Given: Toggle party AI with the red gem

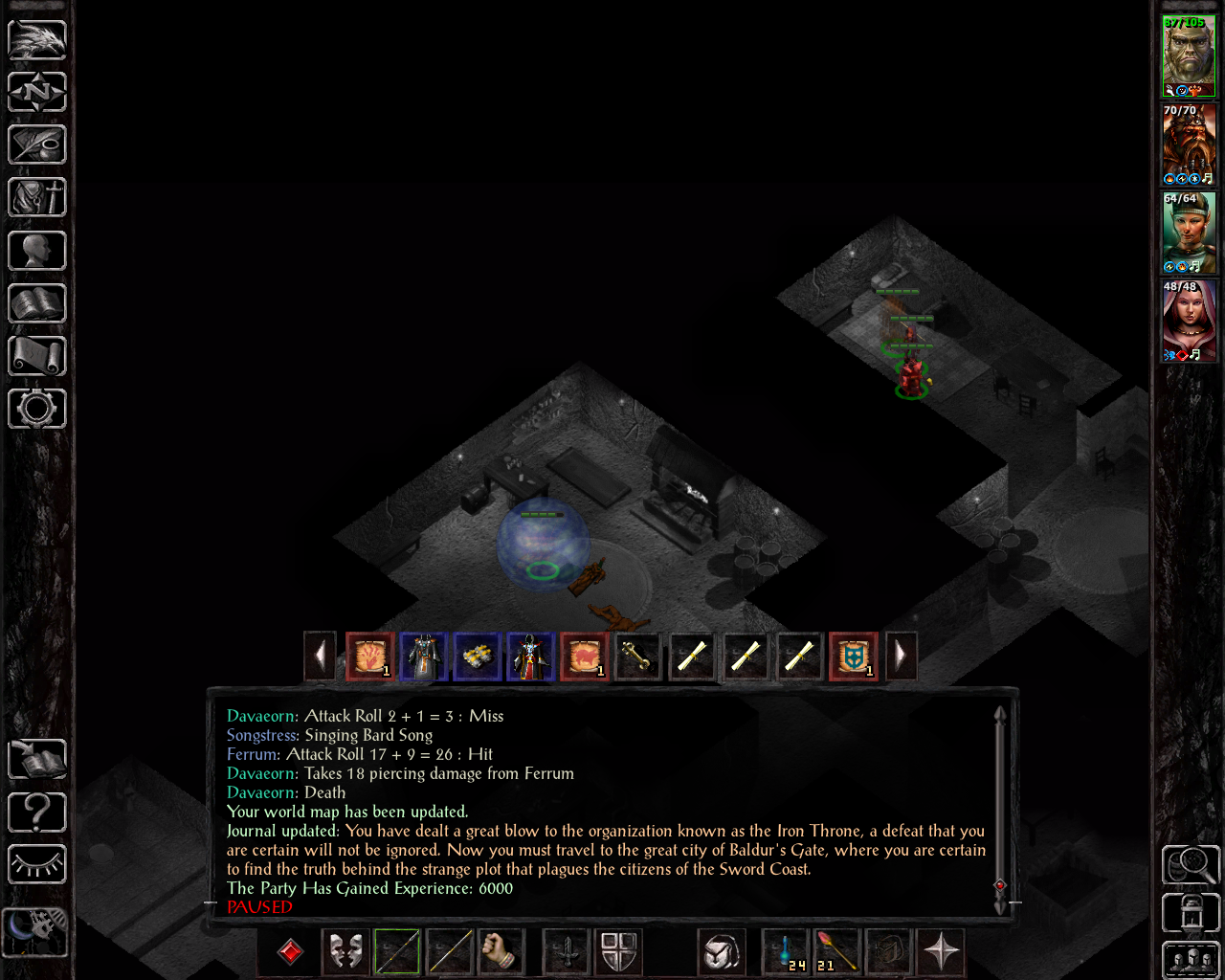Looking at the screenshot, I should coord(288,951).
